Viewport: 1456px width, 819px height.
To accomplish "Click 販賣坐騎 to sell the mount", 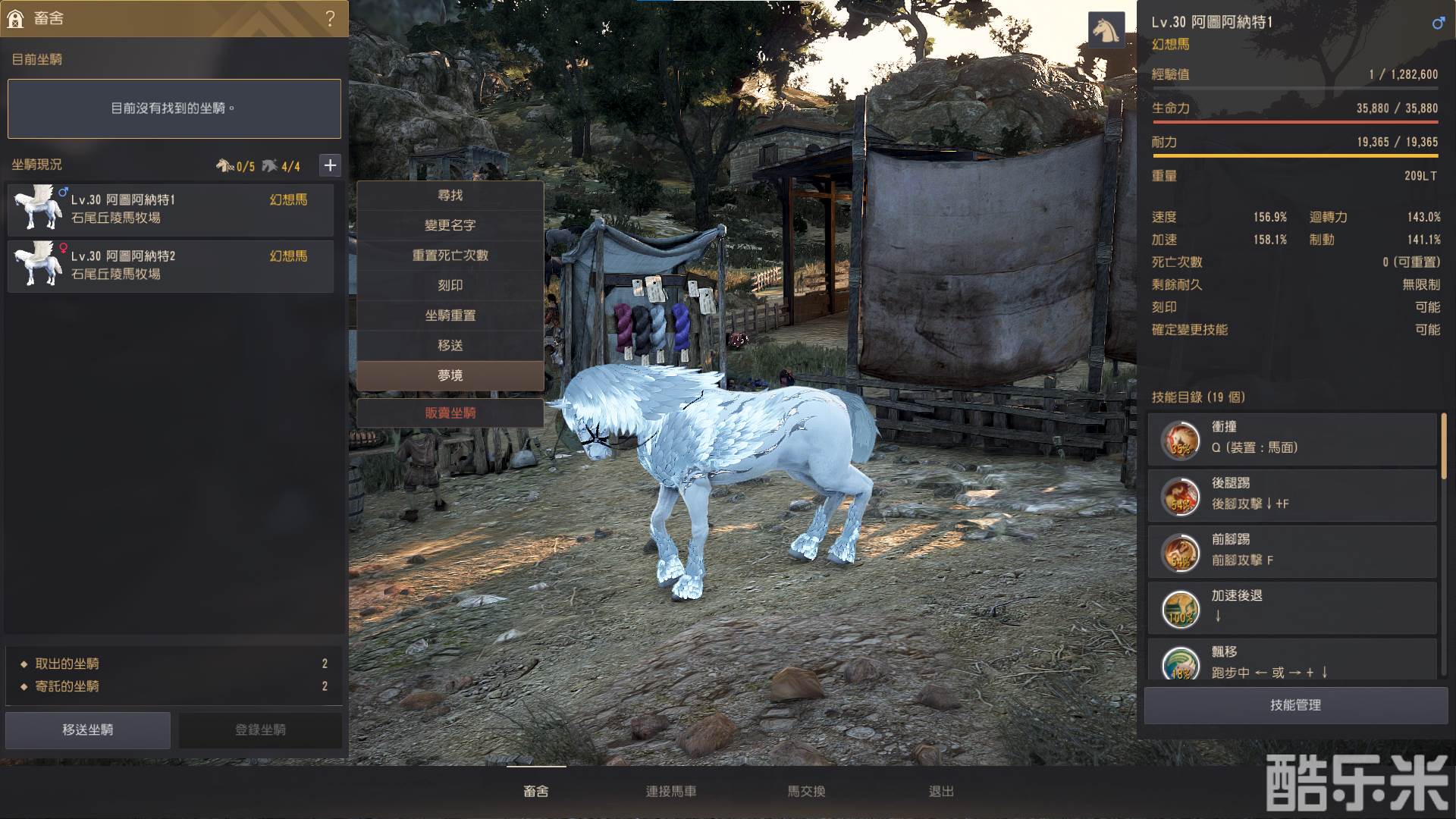I will coord(450,413).
